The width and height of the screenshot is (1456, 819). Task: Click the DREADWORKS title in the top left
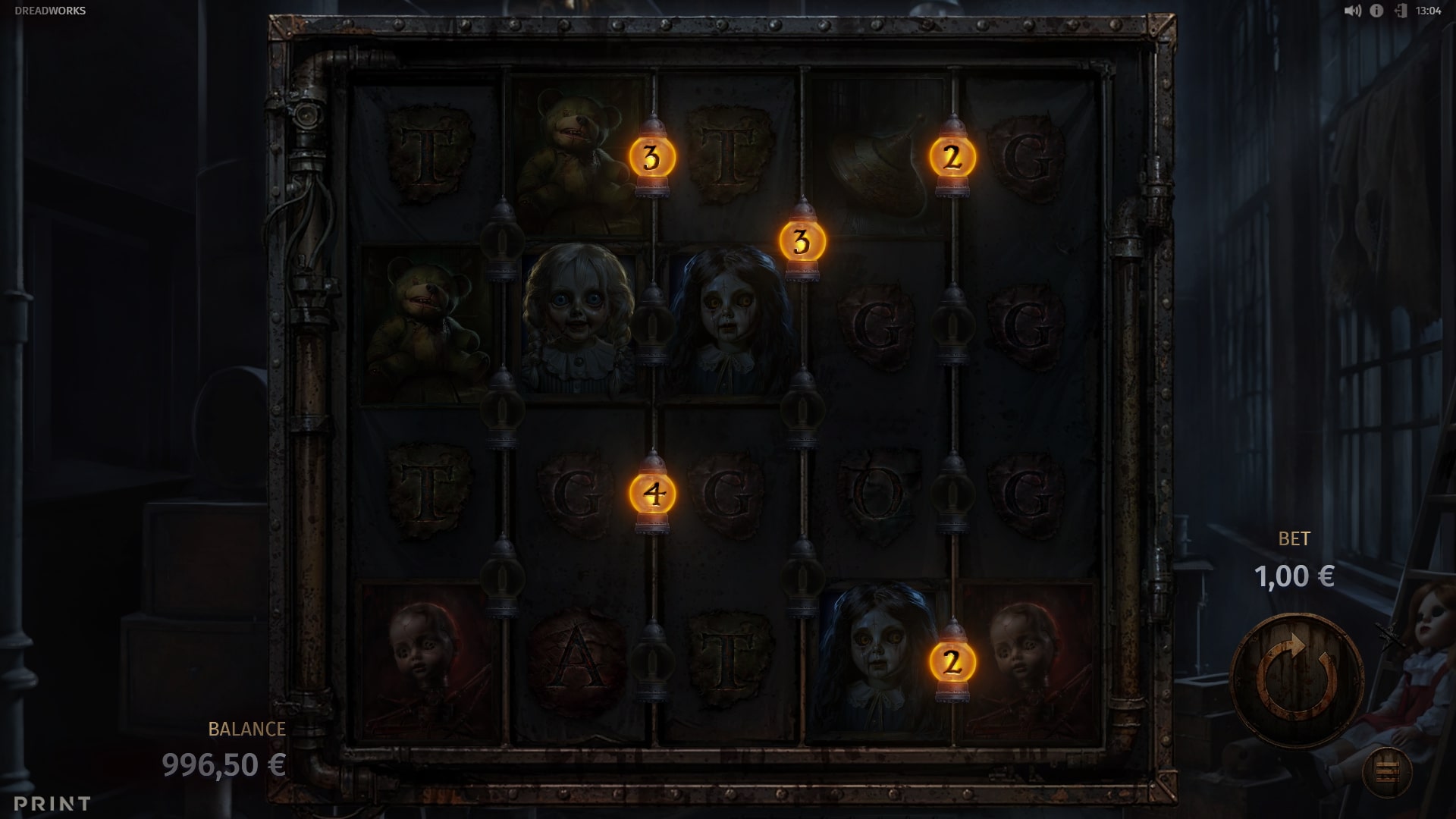[49, 11]
